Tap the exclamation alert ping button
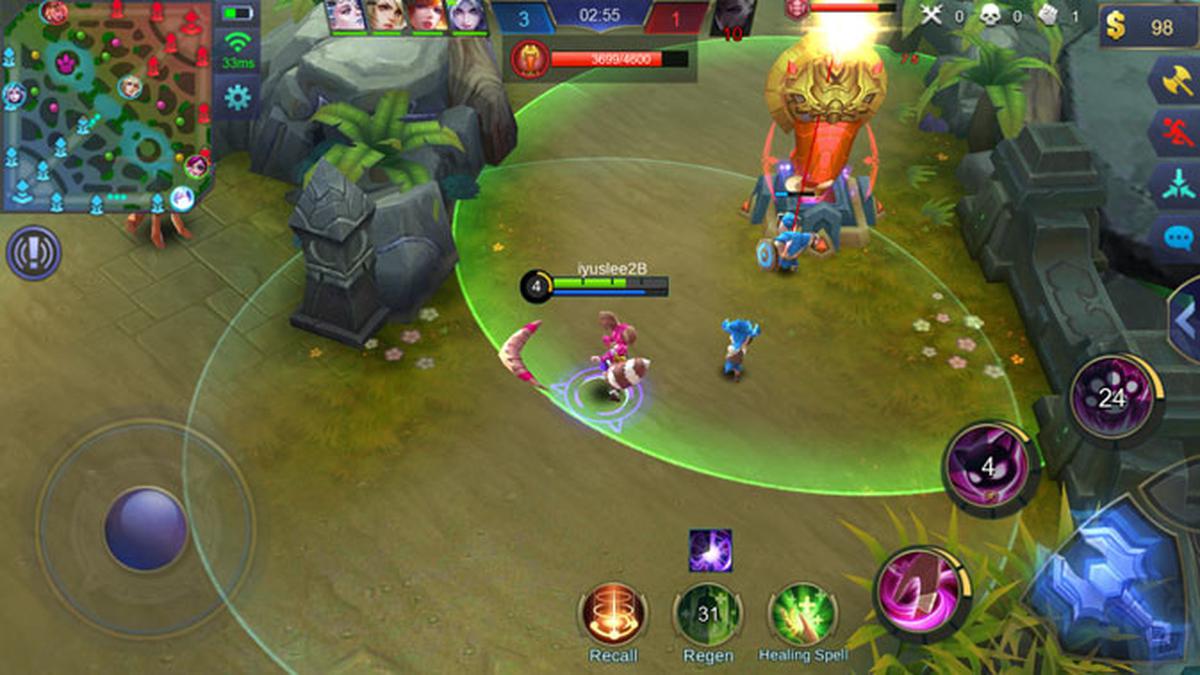The height and width of the screenshot is (675, 1200). (x=33, y=253)
